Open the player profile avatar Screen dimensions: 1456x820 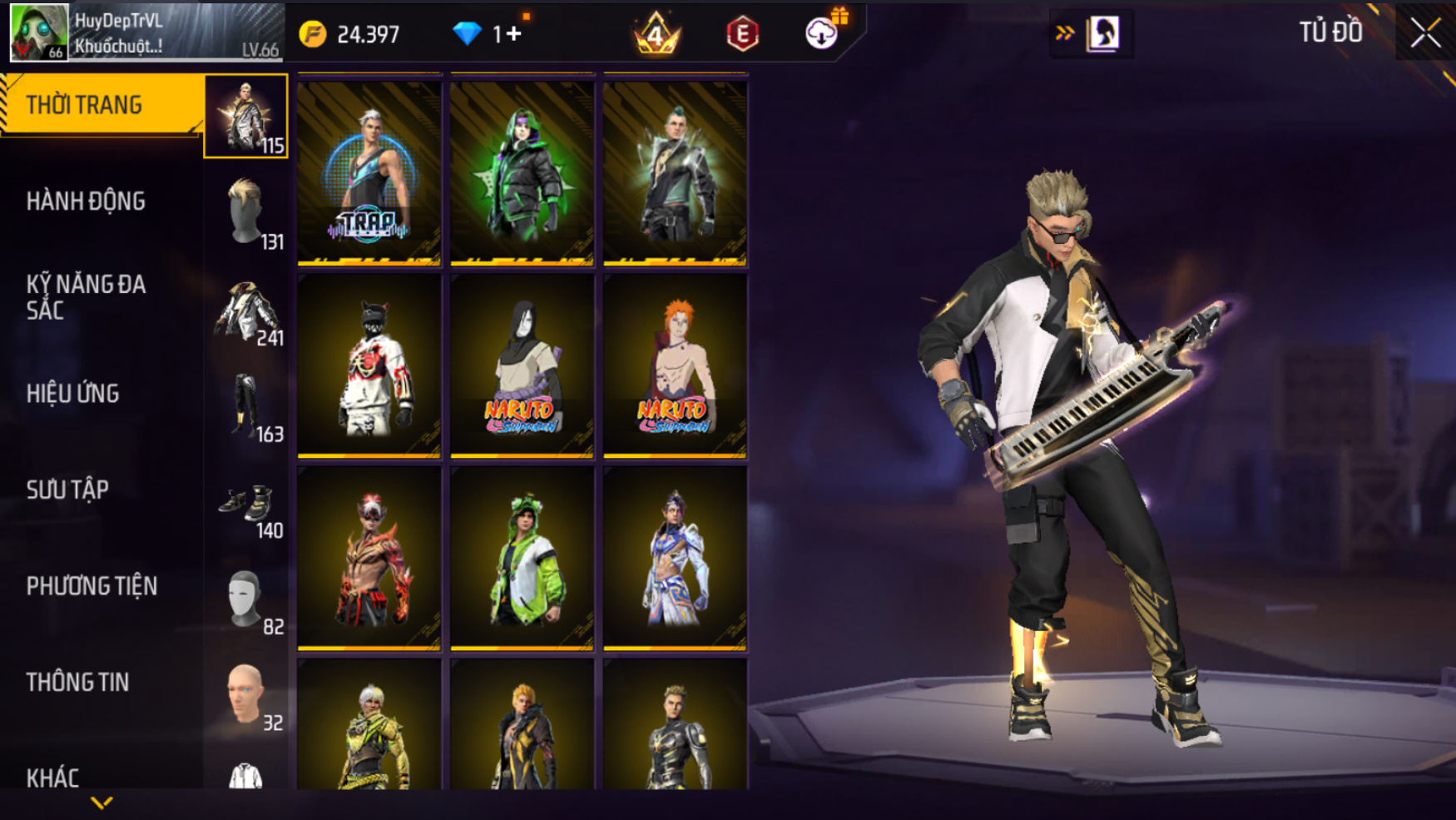38,32
